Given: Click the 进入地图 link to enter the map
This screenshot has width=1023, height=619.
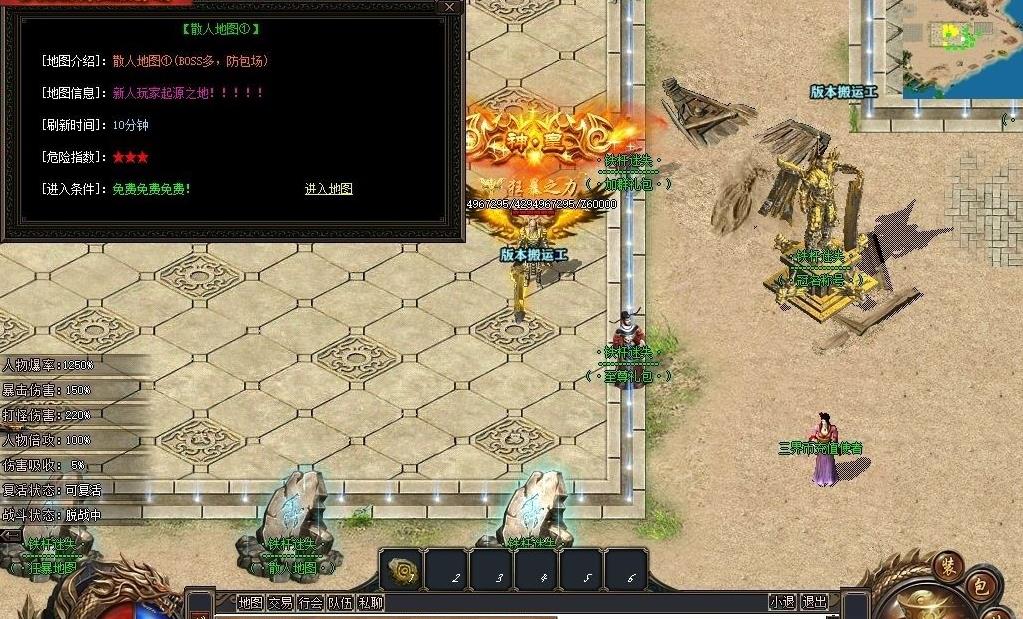Looking at the screenshot, I should click(x=328, y=189).
